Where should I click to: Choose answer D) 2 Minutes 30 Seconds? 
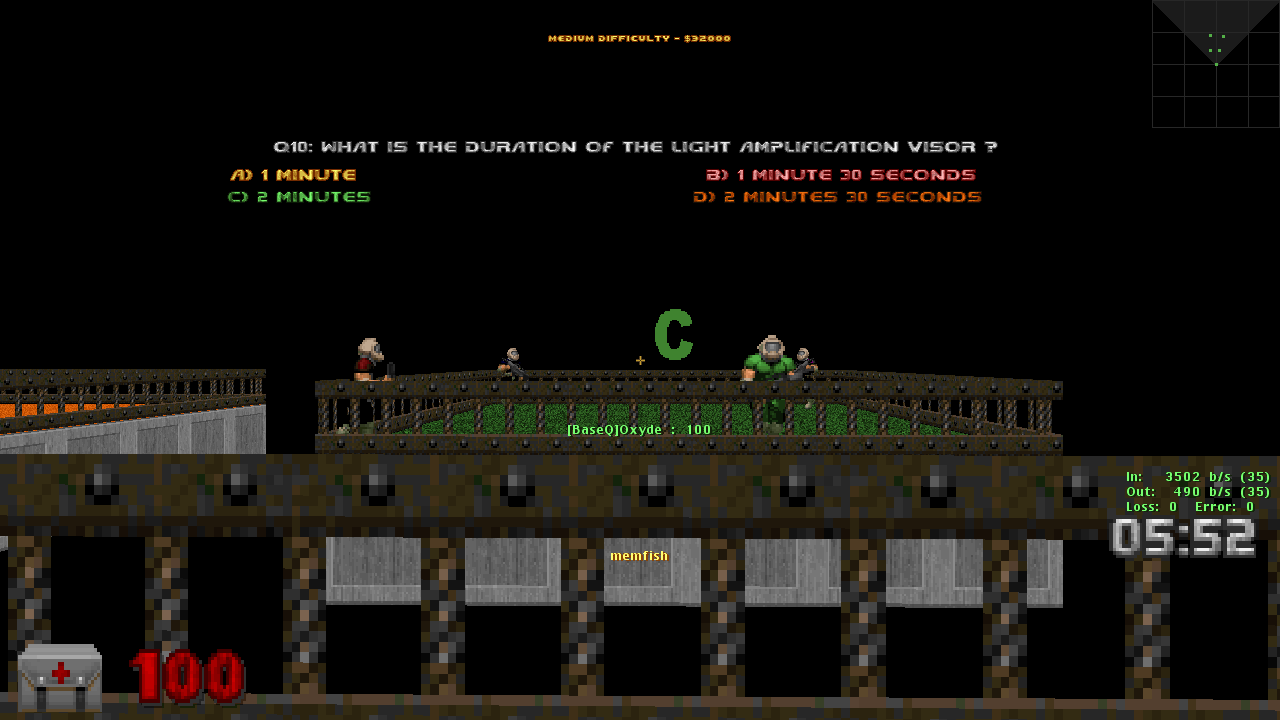coord(837,197)
